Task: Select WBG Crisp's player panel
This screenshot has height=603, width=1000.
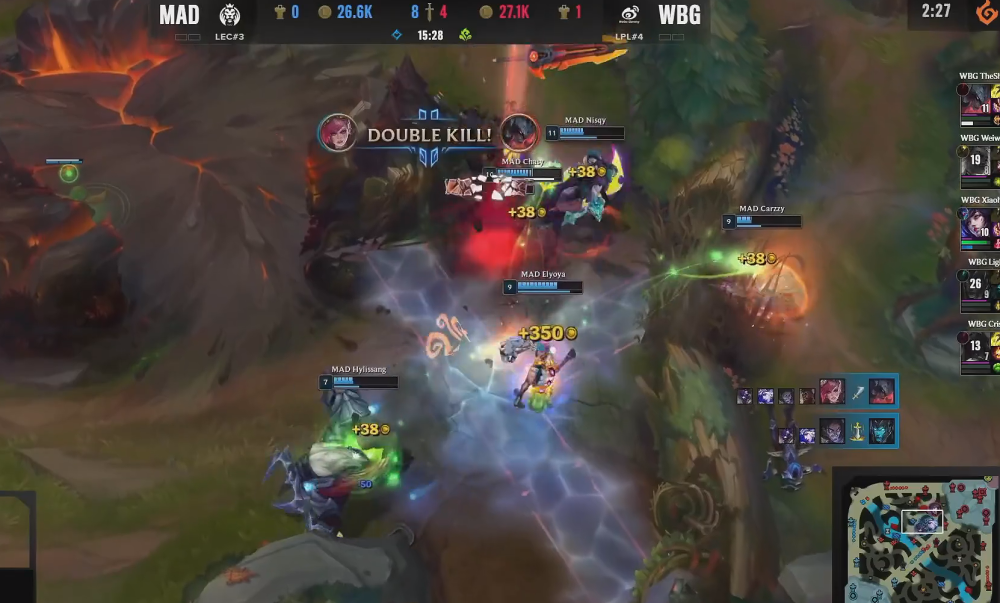Action: [x=980, y=346]
